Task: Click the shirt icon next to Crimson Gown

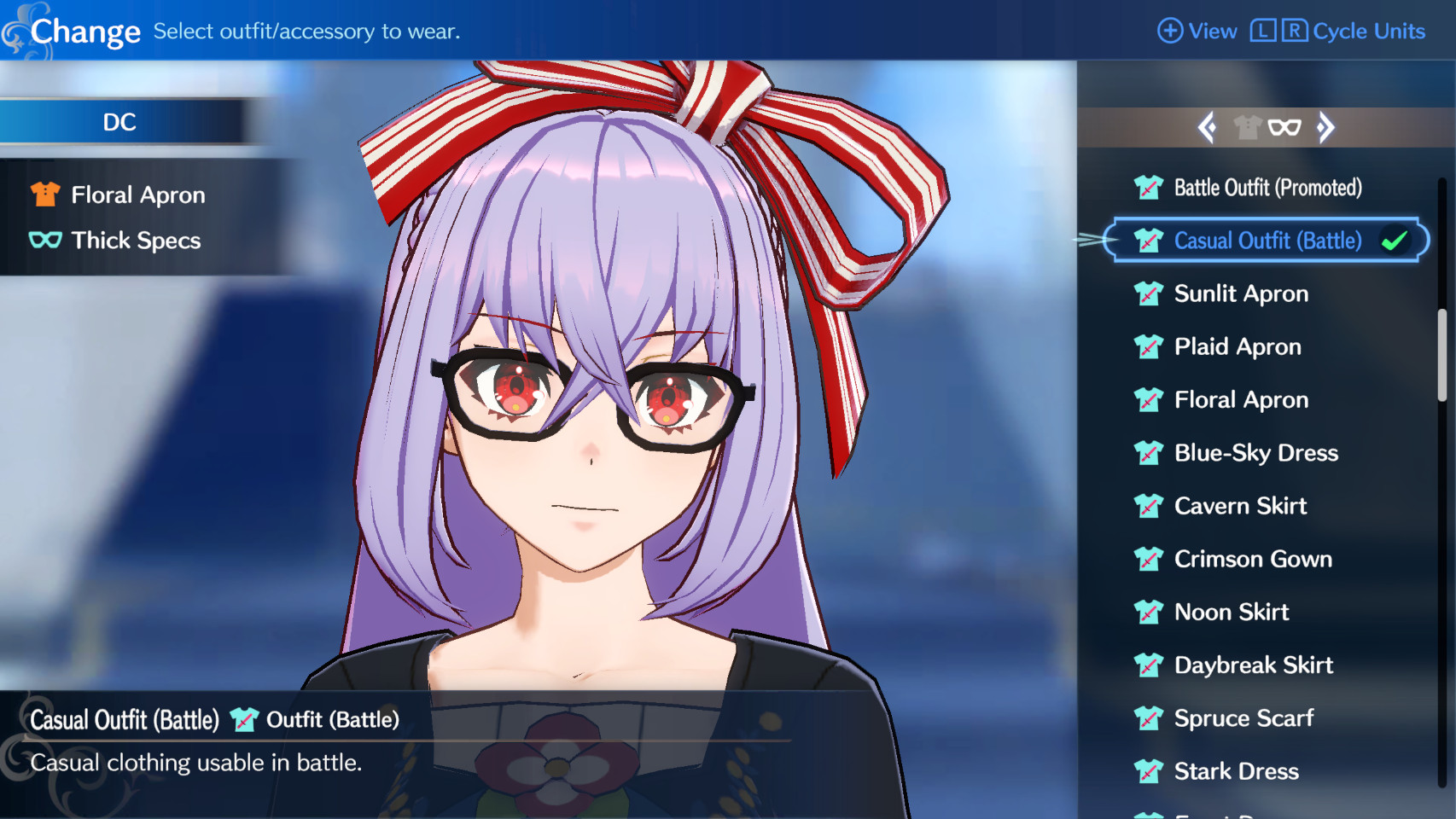Action: click(x=1149, y=559)
